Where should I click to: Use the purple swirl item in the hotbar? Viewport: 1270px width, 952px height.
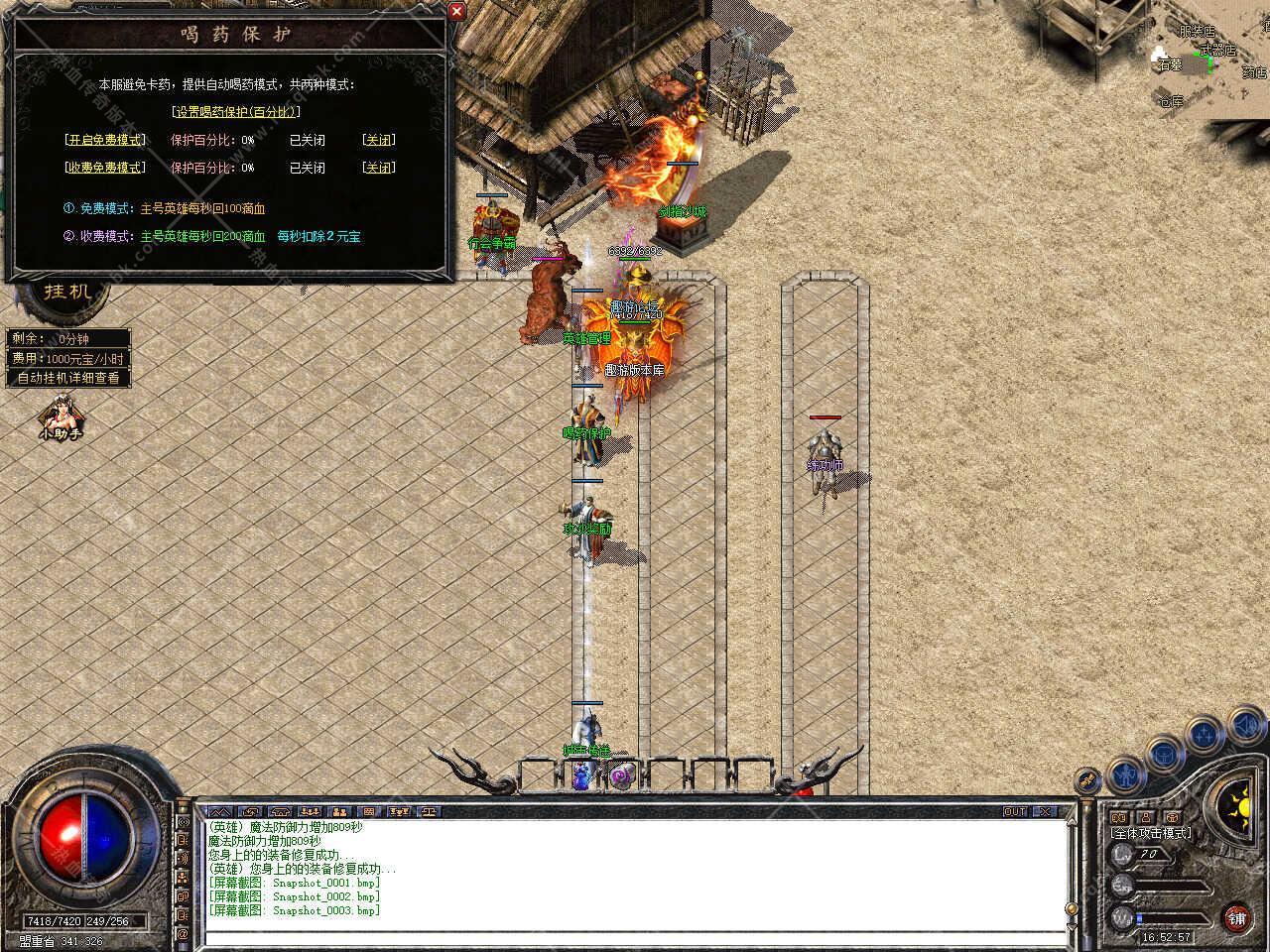pyautogui.click(x=621, y=775)
